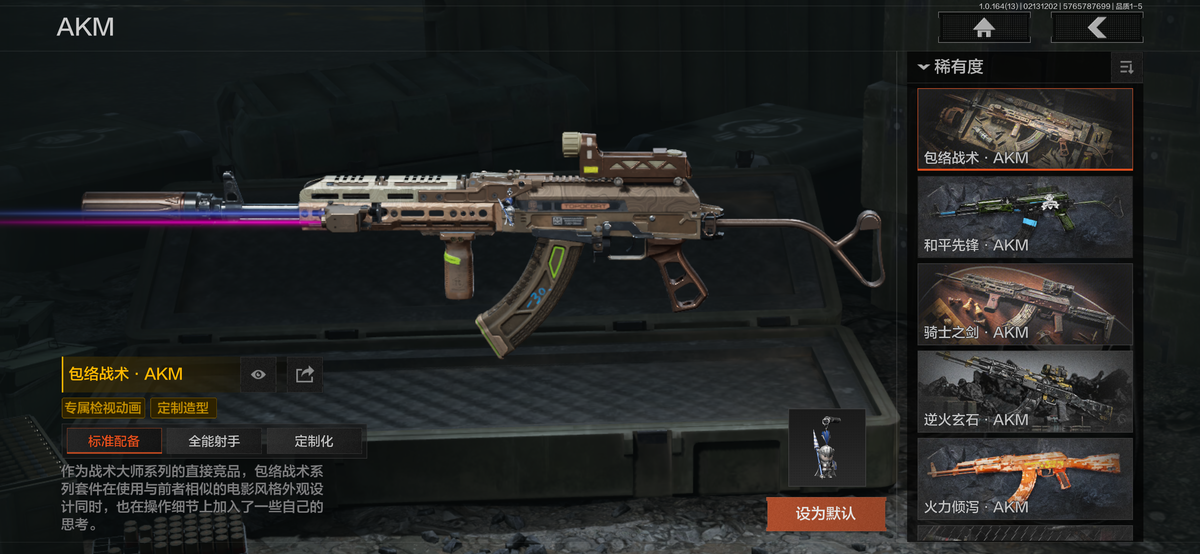Toggle the eye preview icon
The height and width of the screenshot is (554, 1200).
point(259,374)
